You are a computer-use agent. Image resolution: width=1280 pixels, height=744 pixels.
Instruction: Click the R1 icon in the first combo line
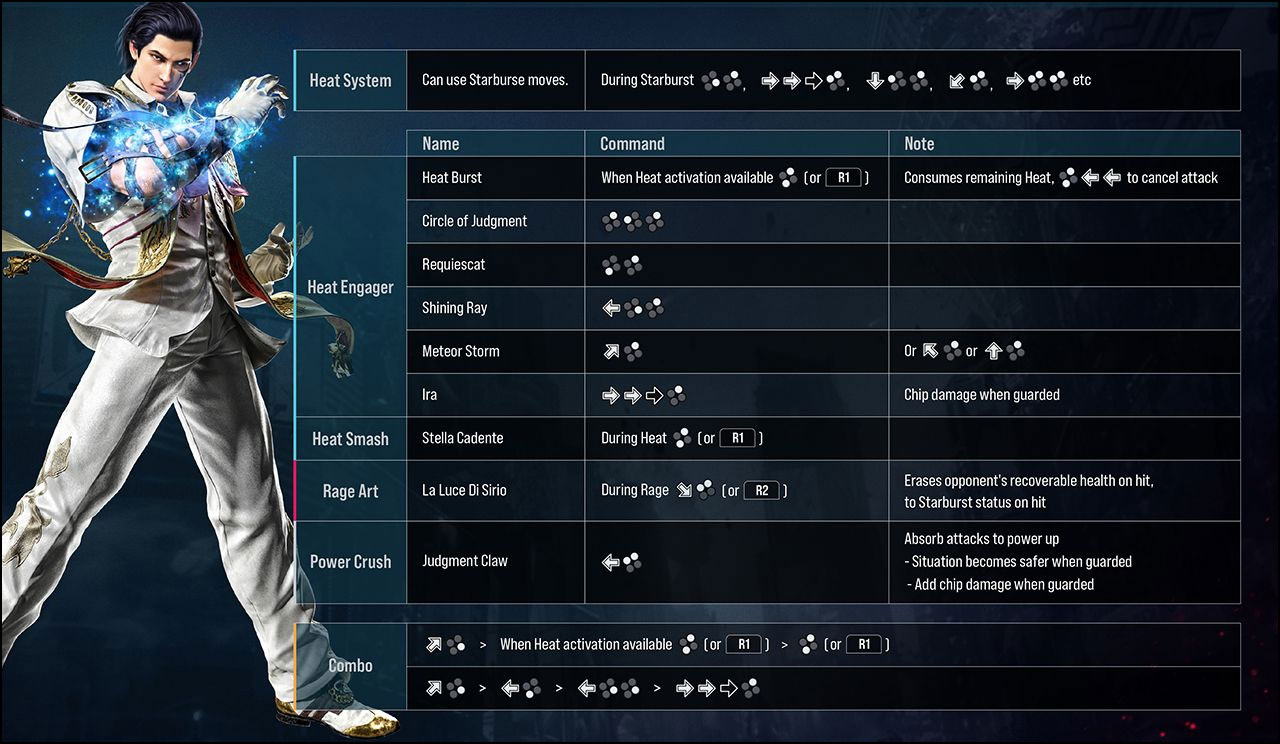click(744, 644)
